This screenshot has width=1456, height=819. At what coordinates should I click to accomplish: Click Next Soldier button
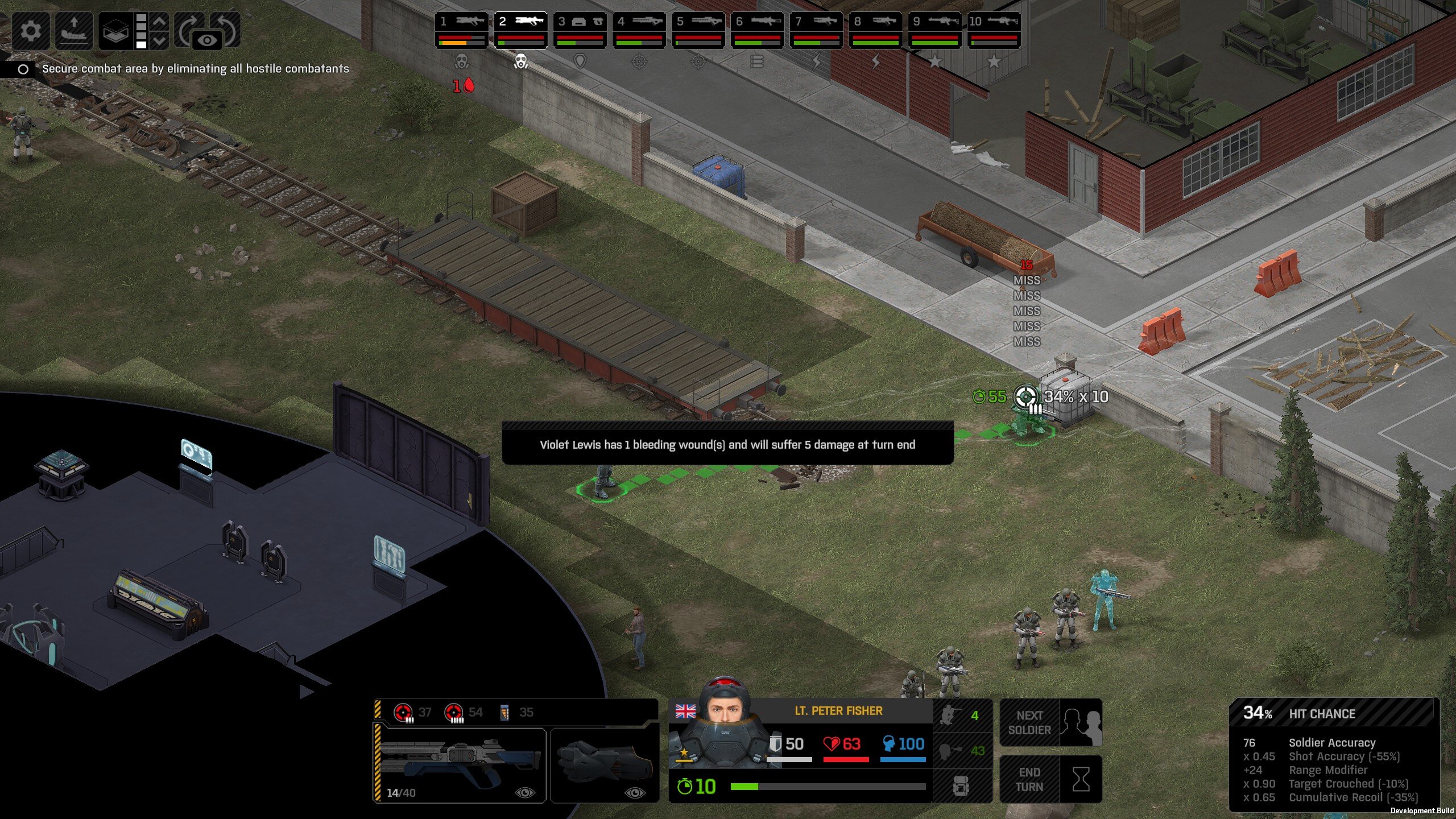click(x=1051, y=722)
